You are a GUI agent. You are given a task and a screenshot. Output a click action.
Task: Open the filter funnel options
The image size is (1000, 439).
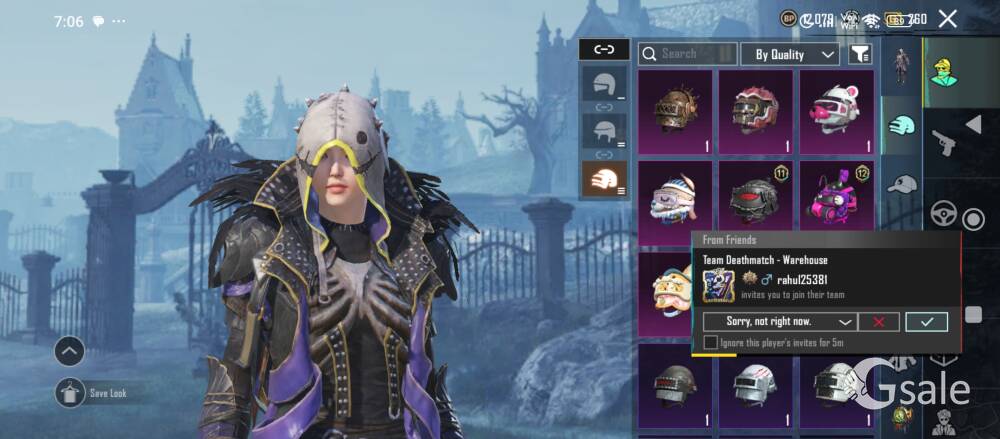click(x=859, y=54)
